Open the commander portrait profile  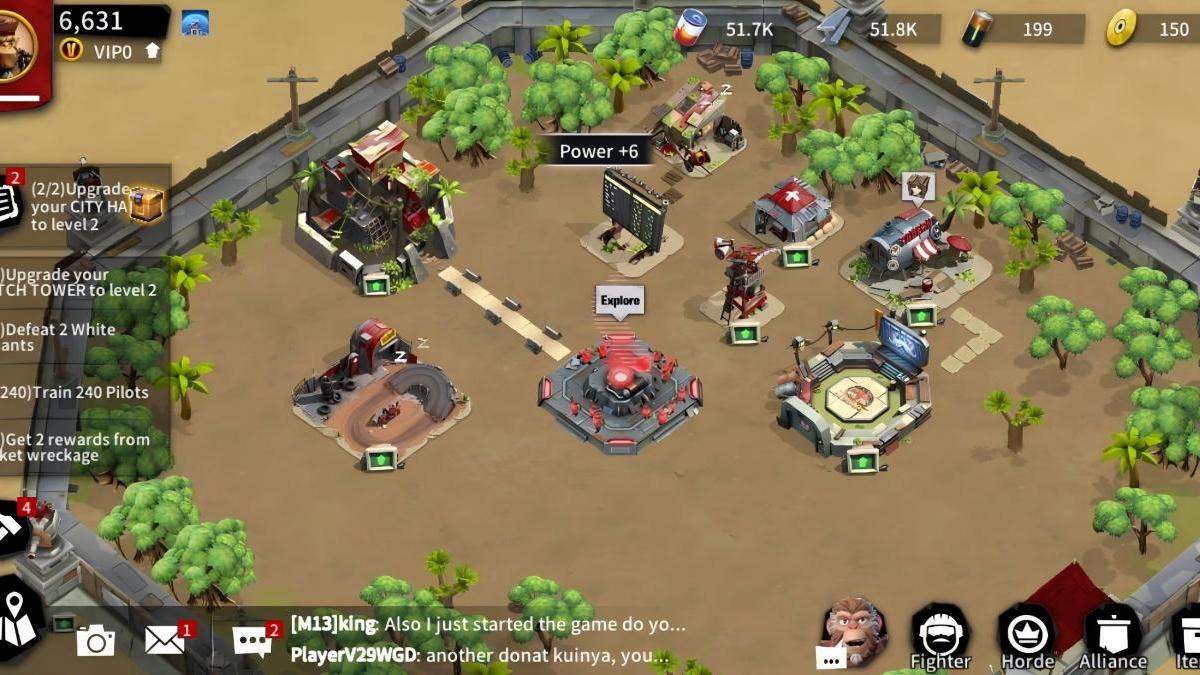tap(17, 45)
